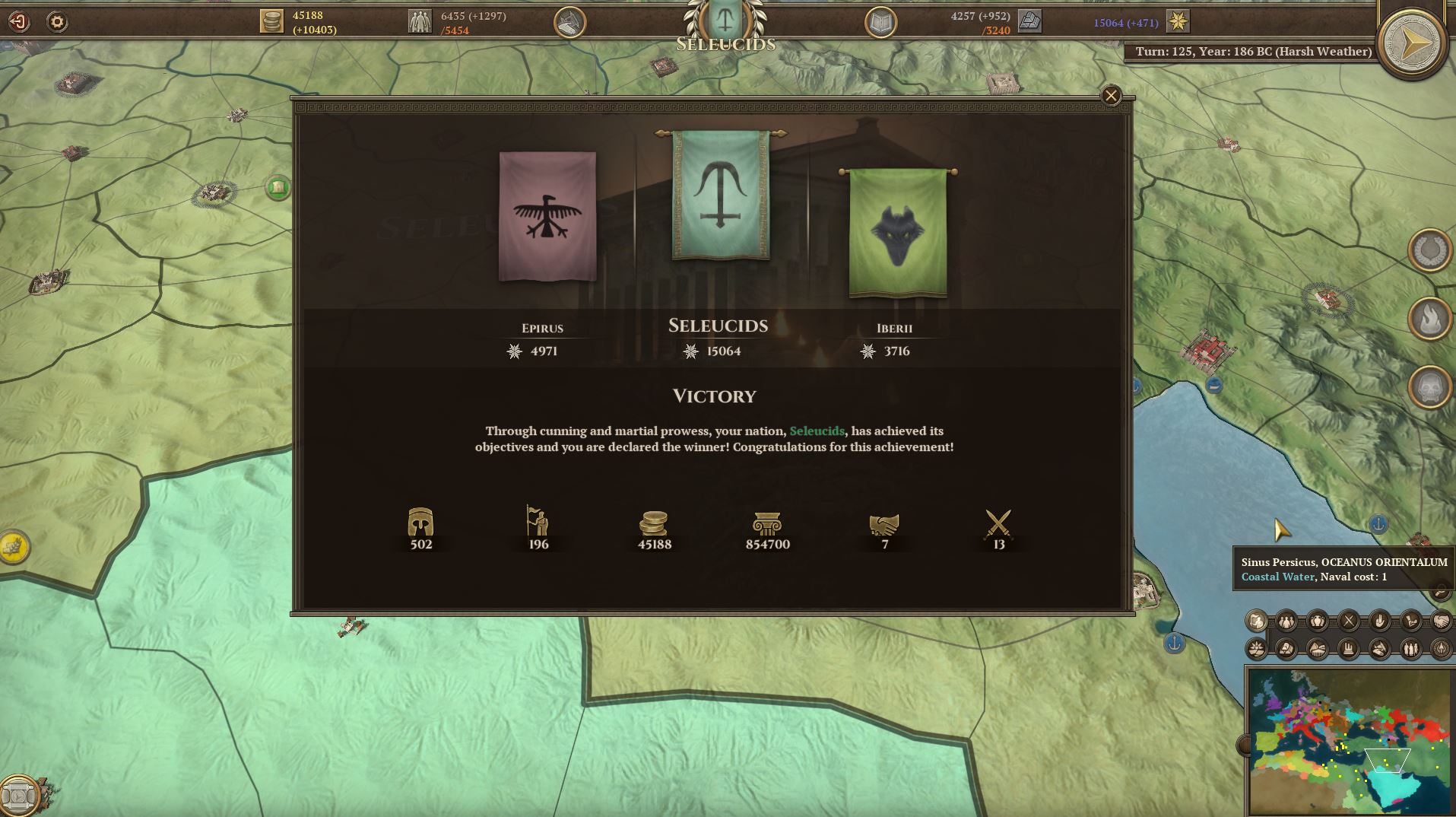Image resolution: width=1456 pixels, height=817 pixels.
Task: Toggle the lotus flower map filter
Action: tap(1257, 649)
